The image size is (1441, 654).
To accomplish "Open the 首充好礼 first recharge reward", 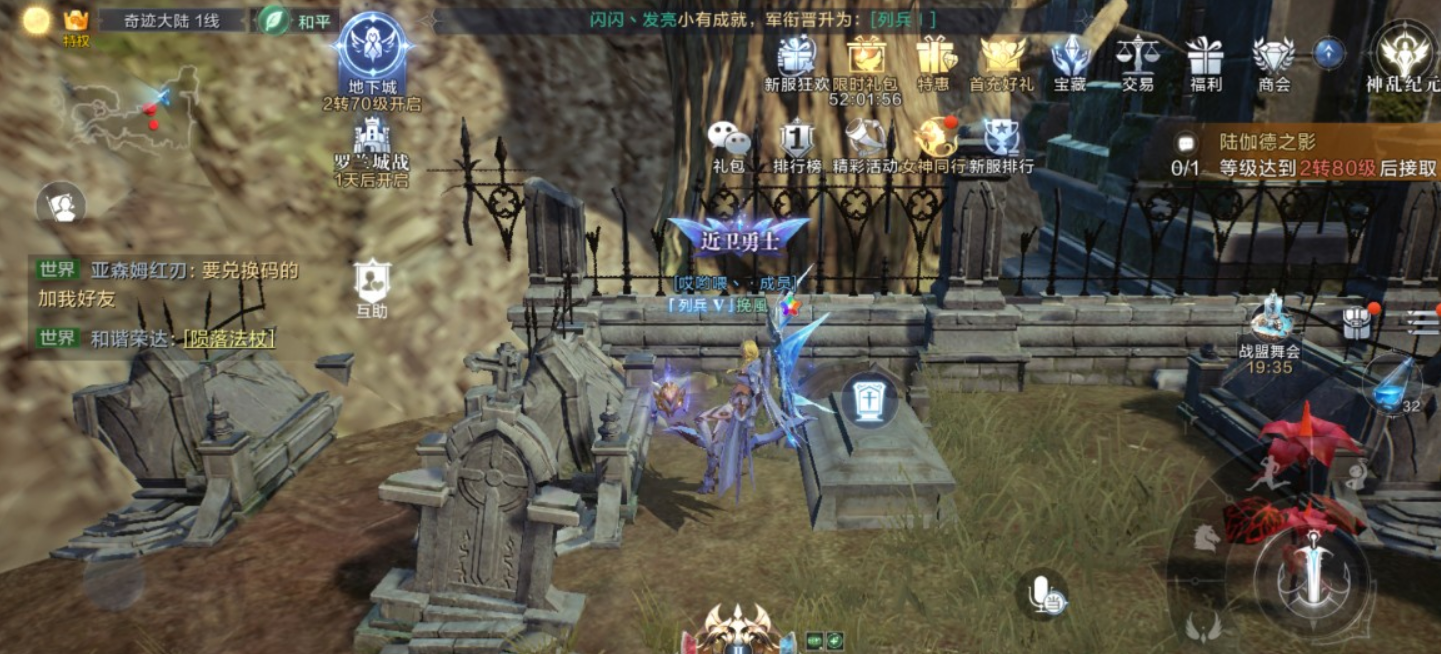I will coord(1001,60).
